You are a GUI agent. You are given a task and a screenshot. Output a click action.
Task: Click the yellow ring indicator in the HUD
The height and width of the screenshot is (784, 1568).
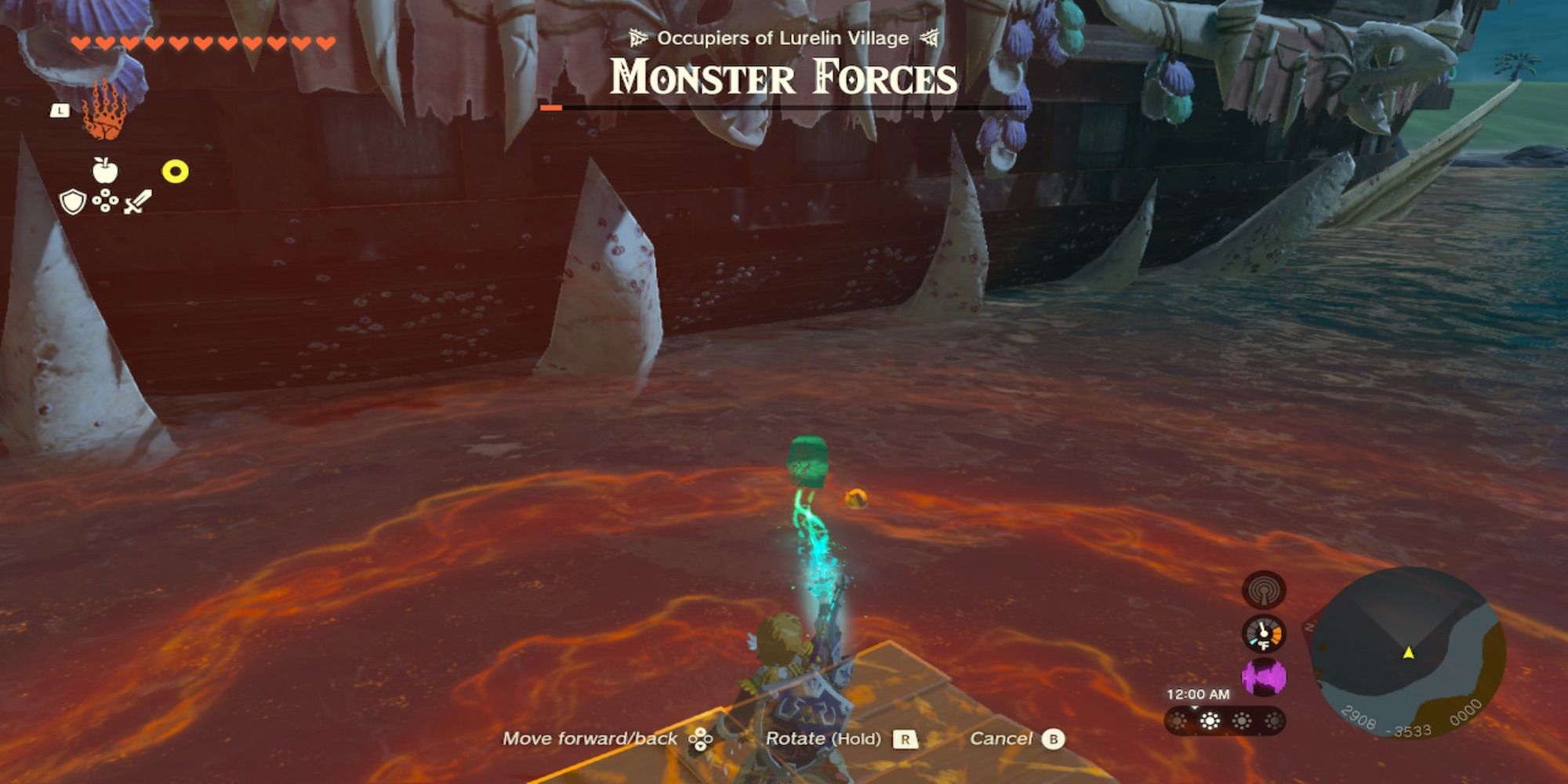[175, 170]
